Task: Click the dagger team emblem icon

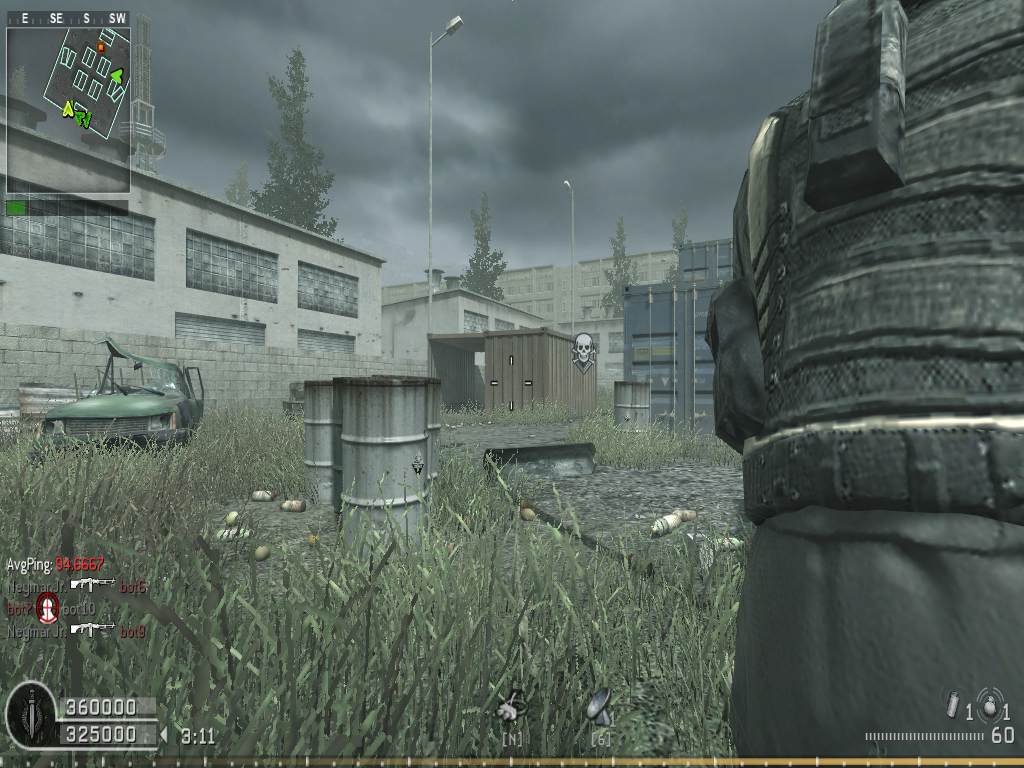Action: point(31,714)
